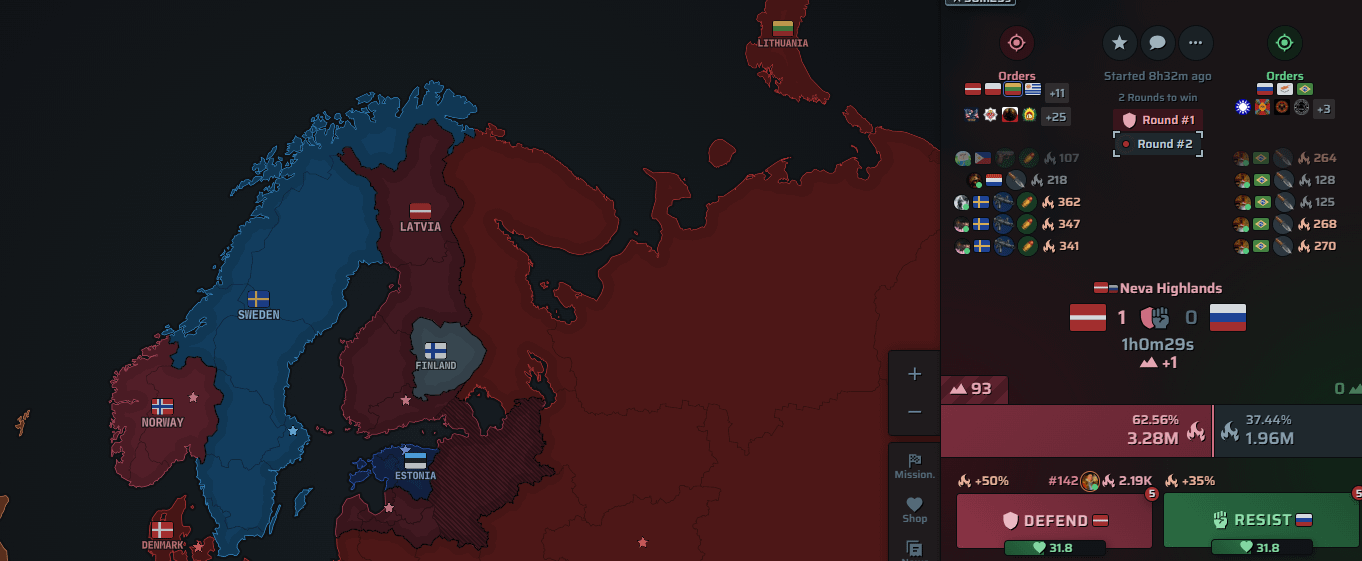Click the green target icon above Orders
The width and height of the screenshot is (1362, 561).
tap(1285, 43)
